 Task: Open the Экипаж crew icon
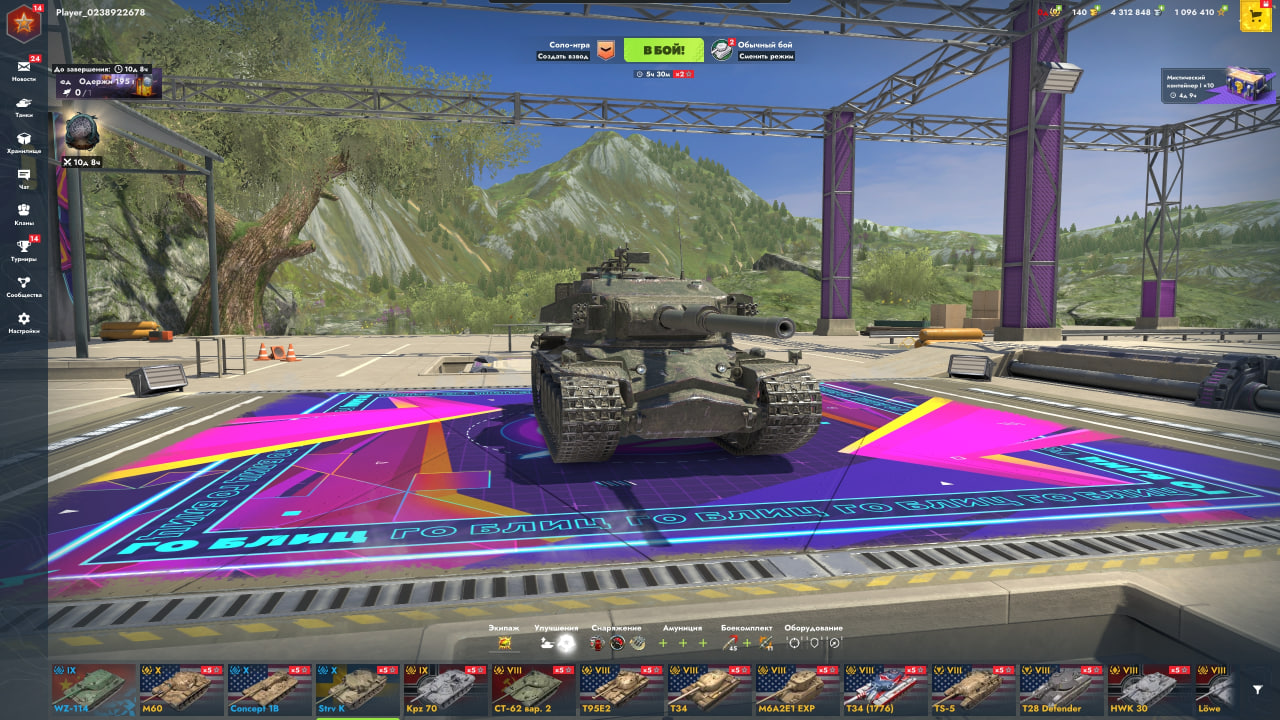[x=503, y=642]
